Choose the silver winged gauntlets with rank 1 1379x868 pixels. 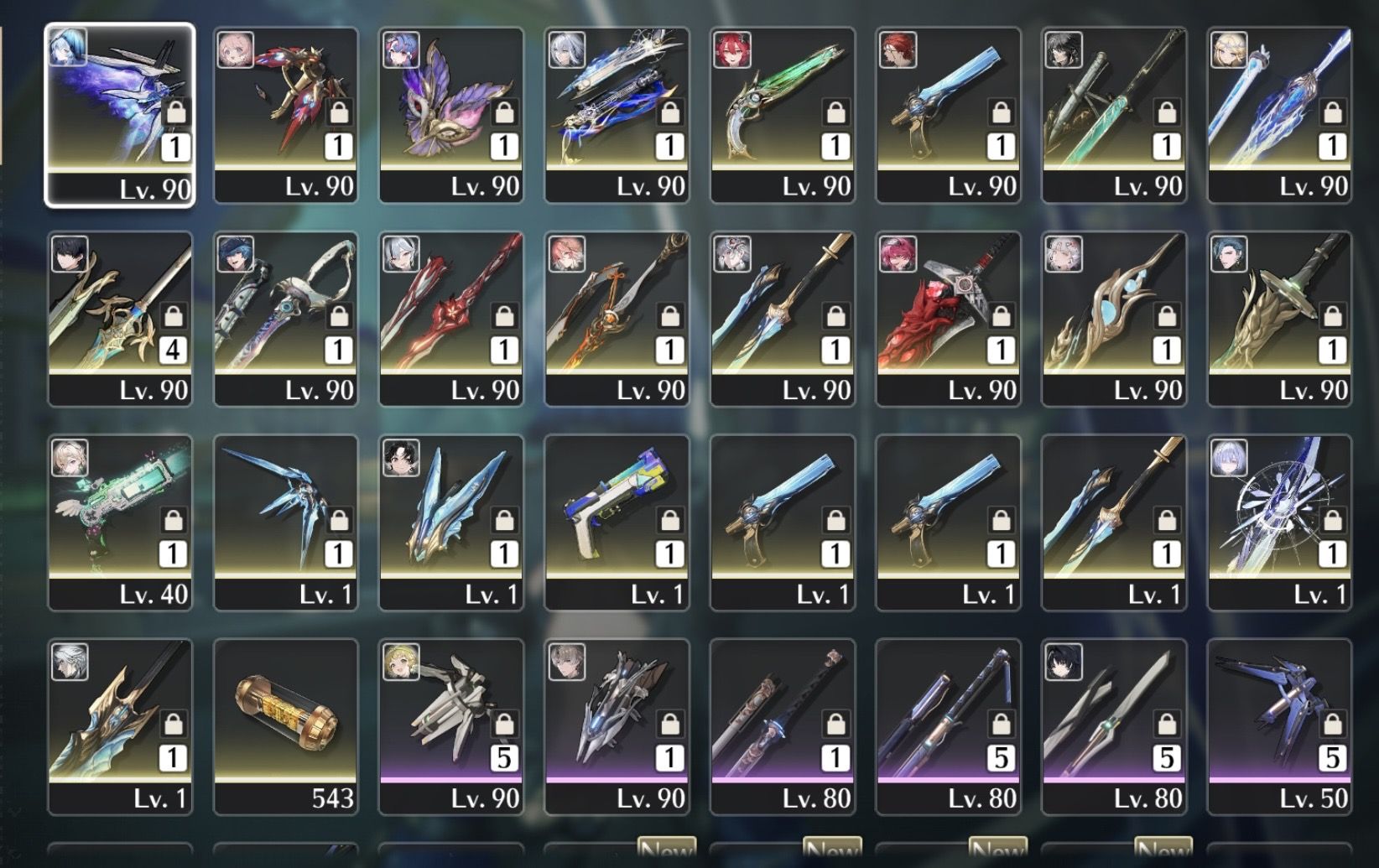[617, 726]
